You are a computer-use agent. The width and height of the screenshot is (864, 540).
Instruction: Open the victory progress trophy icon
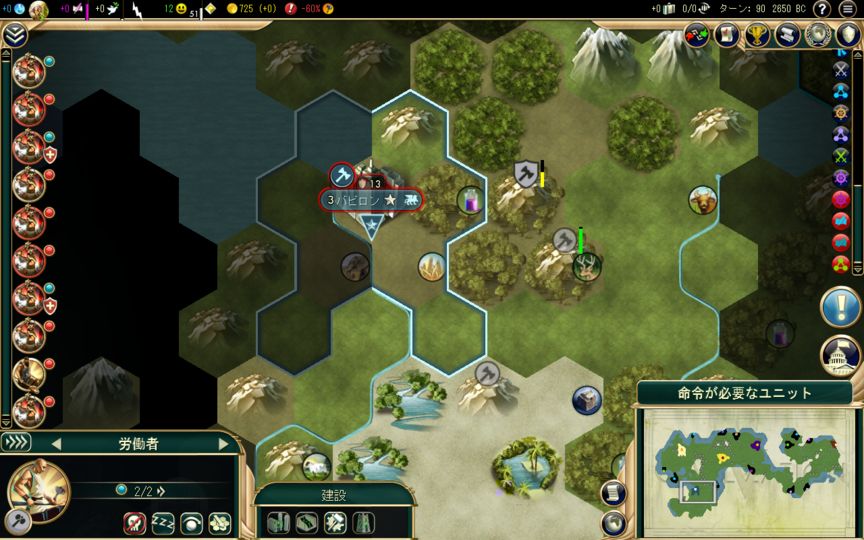[x=756, y=36]
